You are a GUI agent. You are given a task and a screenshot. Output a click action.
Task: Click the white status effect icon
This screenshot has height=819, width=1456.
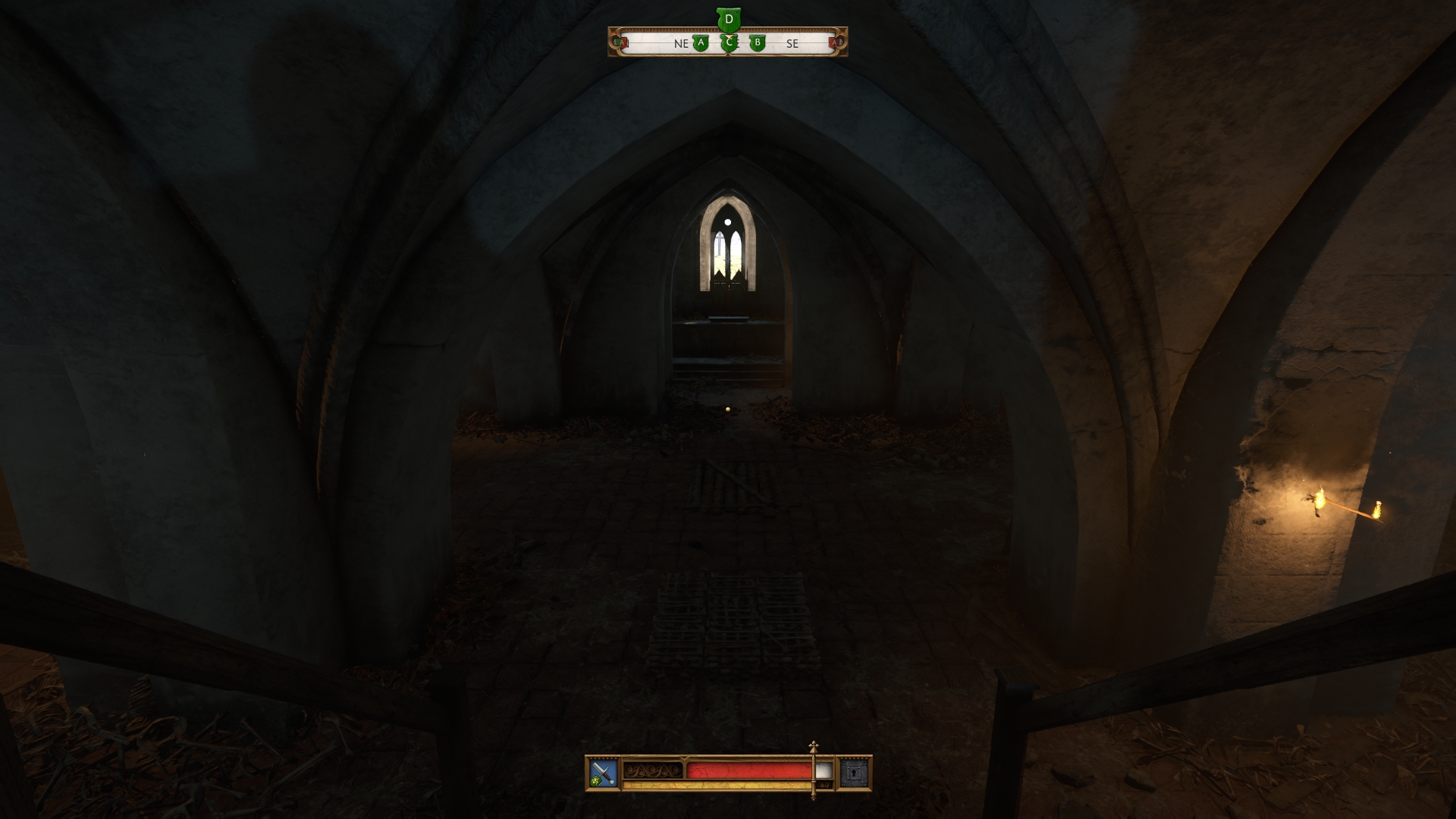click(x=823, y=770)
